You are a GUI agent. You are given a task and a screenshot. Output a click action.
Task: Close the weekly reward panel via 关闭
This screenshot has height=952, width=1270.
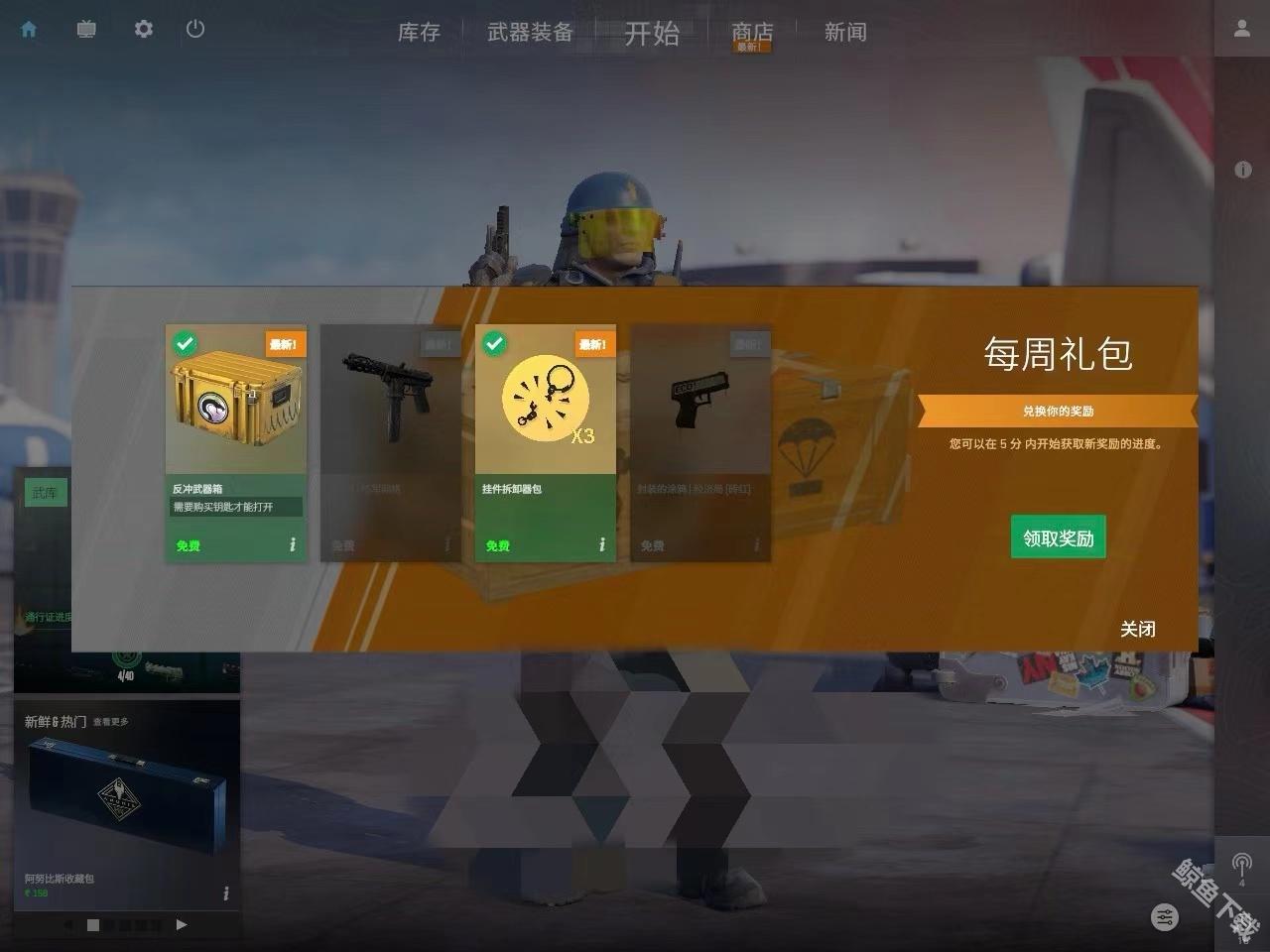1137,629
